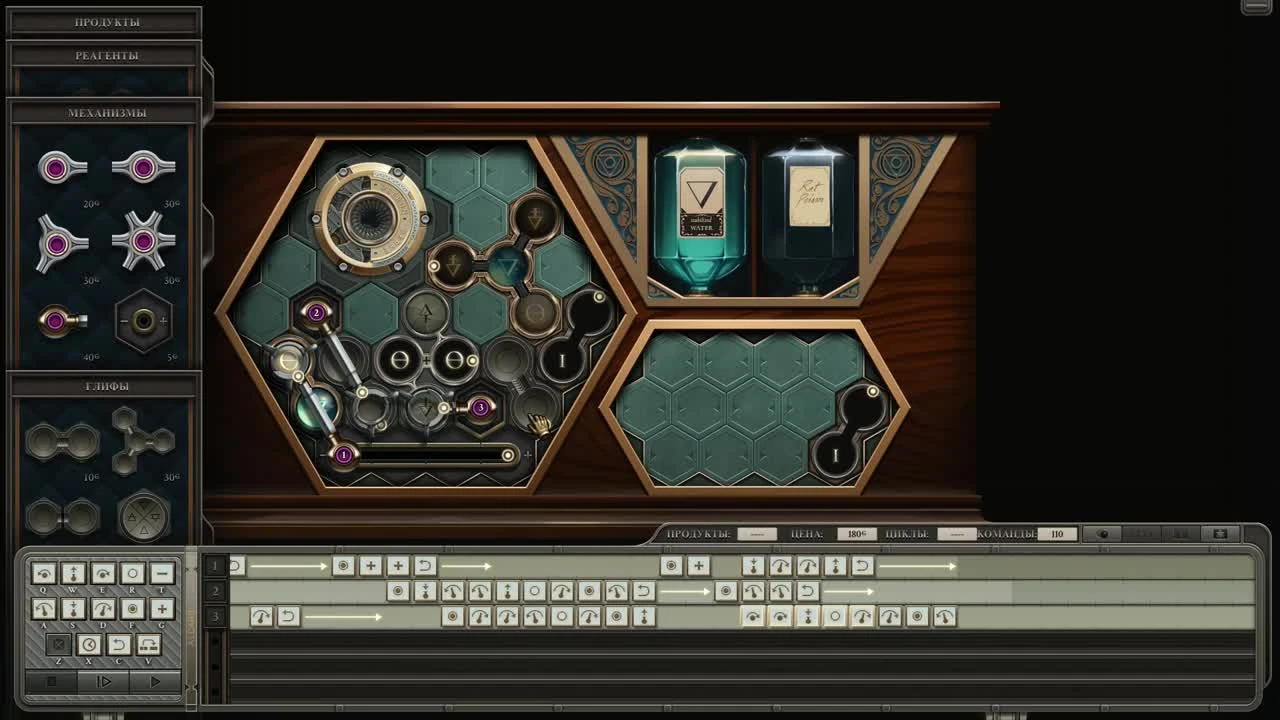The height and width of the screenshot is (720, 1280).
Task: Select the grab instruction (R key)
Action: tap(133, 573)
